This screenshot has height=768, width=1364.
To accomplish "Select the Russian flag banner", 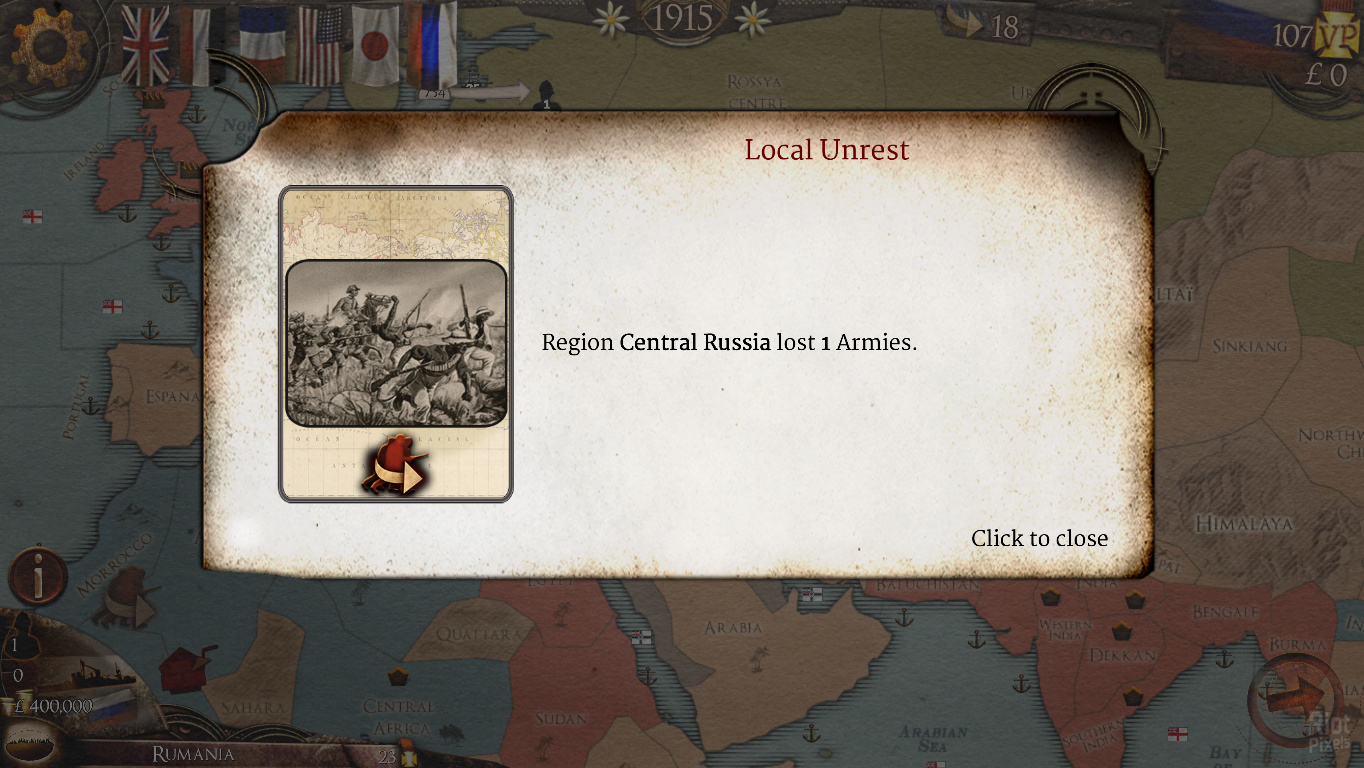I will 433,46.
